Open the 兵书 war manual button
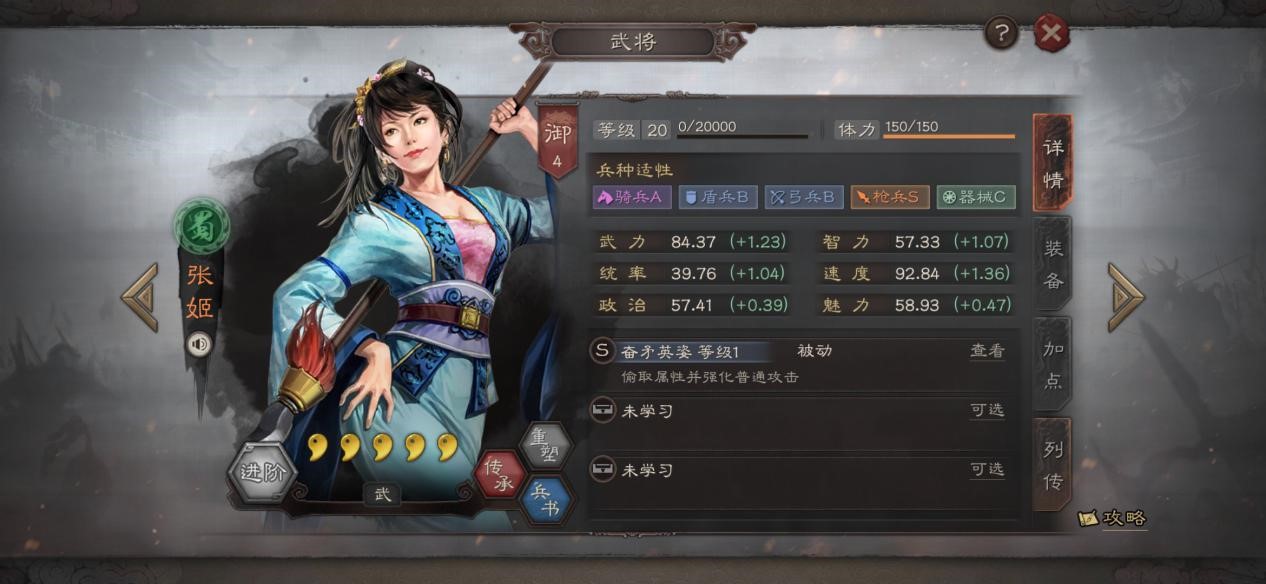1266x584 pixels. tap(547, 499)
